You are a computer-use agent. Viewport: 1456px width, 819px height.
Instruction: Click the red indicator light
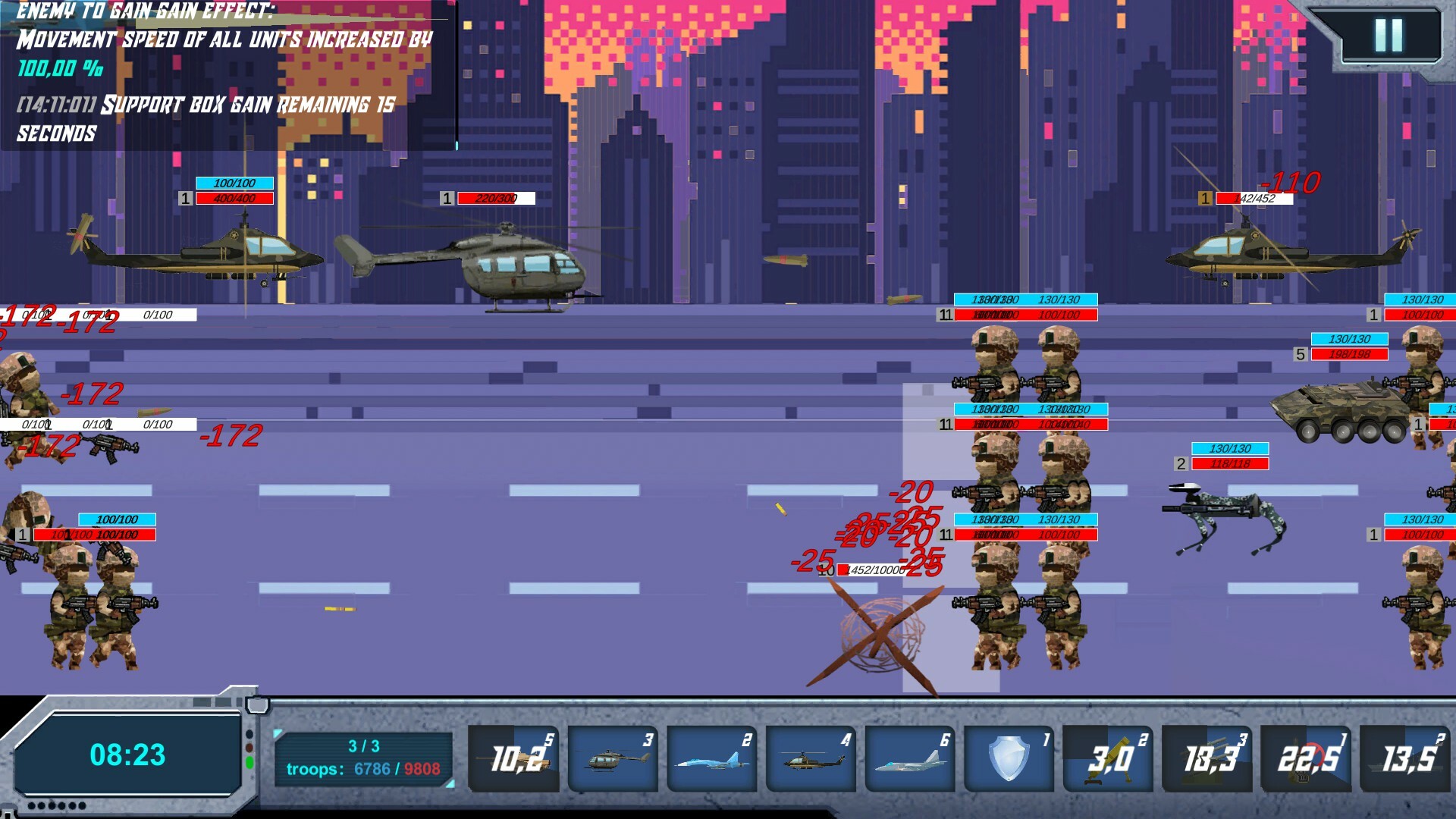click(x=249, y=747)
